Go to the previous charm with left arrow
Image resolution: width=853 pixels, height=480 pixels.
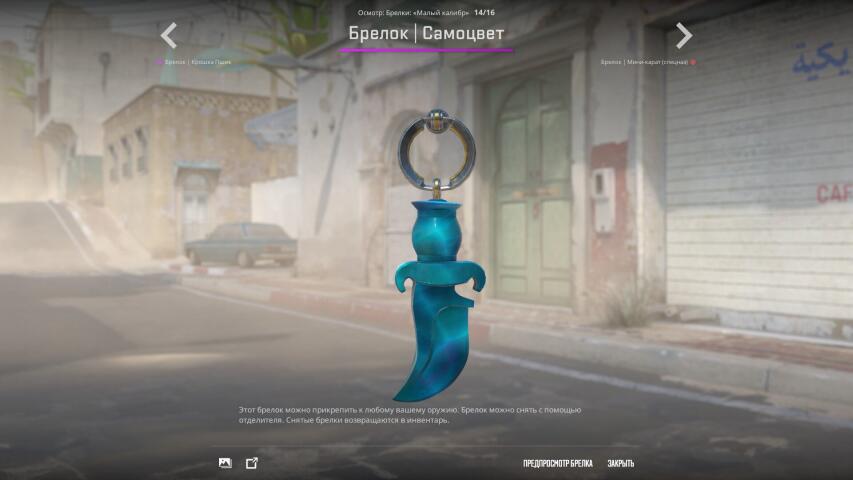(169, 36)
